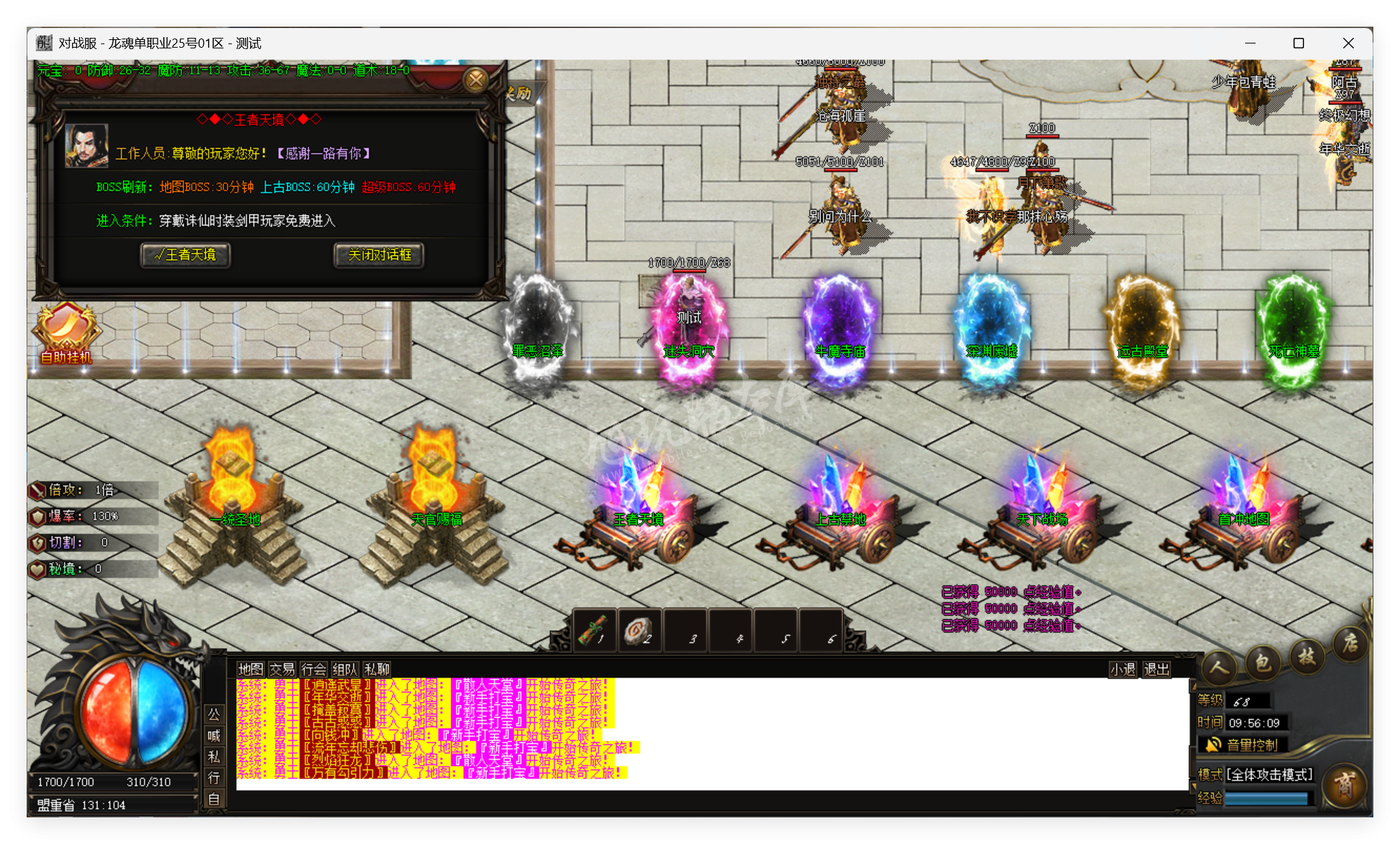Click 关闭对话框 to dismiss the dialog
The height and width of the screenshot is (844, 1400).
coord(379,255)
